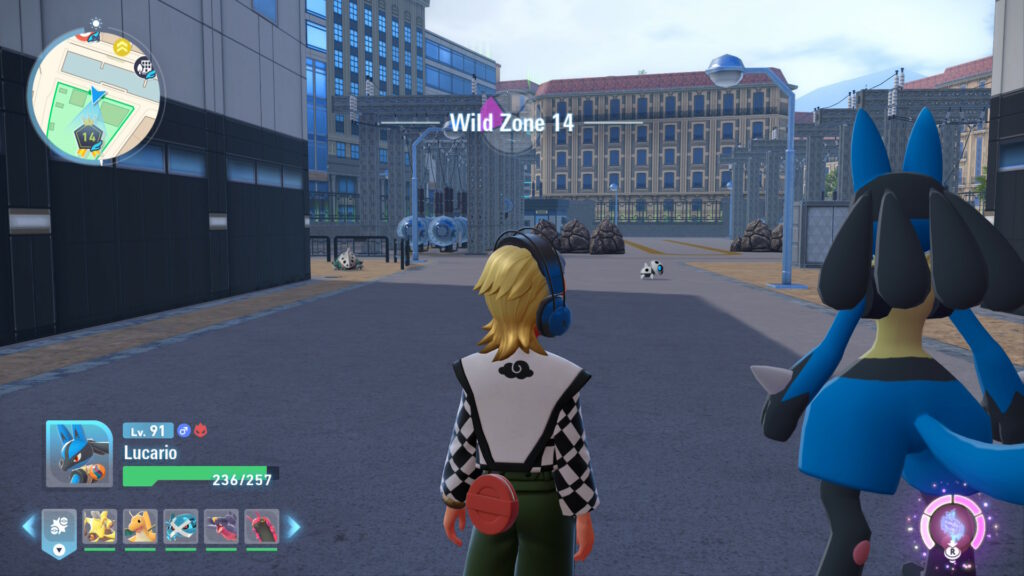Cycle party right with the arrow

pyautogui.click(x=293, y=526)
